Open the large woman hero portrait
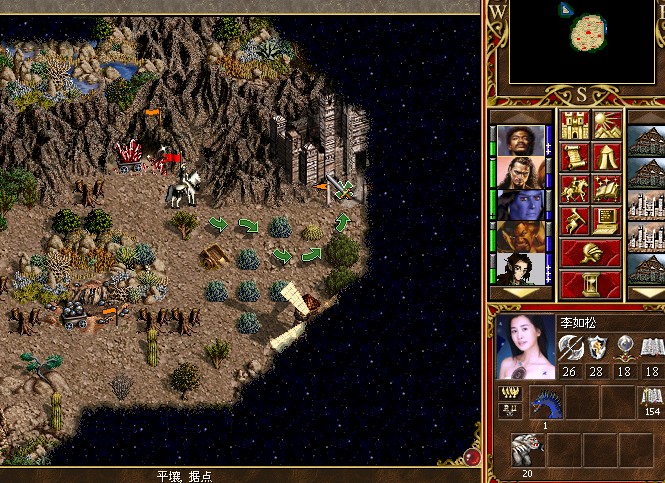Viewport: 665px width, 483px height. 526,346
